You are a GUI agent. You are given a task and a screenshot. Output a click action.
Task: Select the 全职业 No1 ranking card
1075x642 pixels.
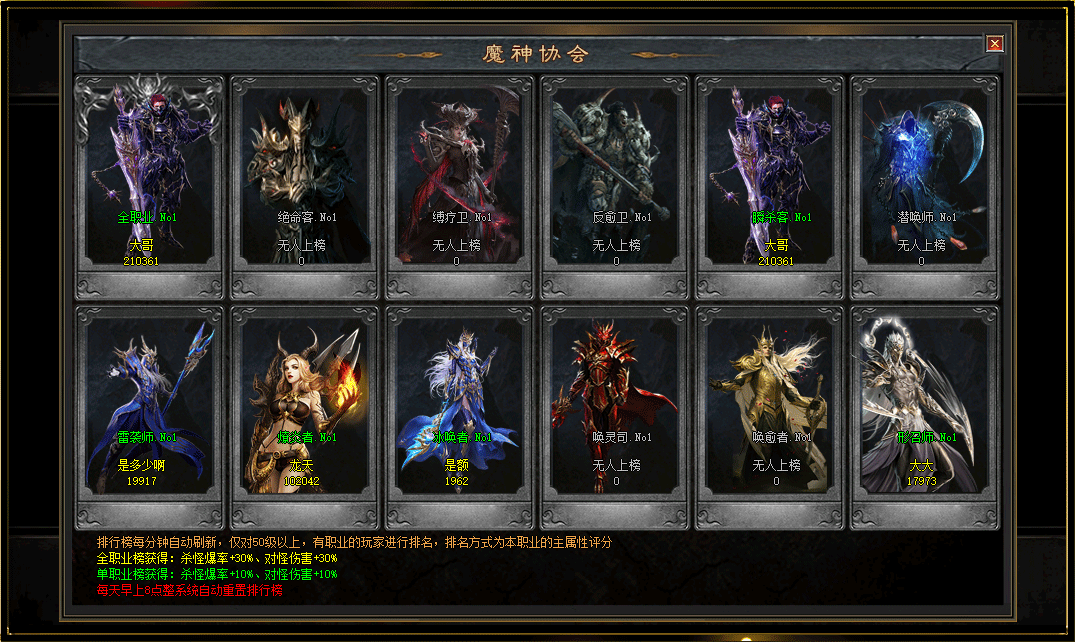[150, 180]
